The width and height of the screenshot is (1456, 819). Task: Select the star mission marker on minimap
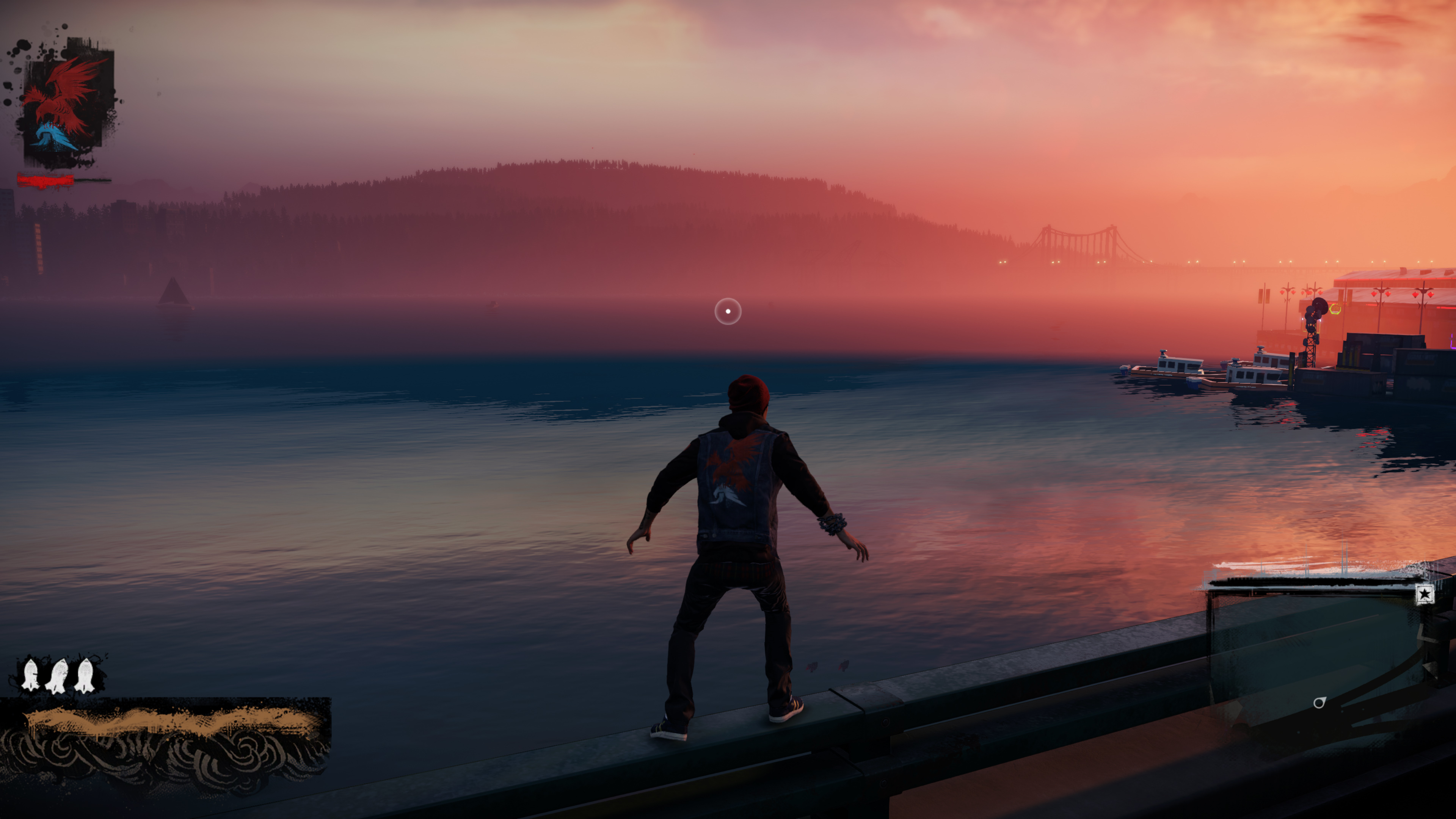(1425, 594)
